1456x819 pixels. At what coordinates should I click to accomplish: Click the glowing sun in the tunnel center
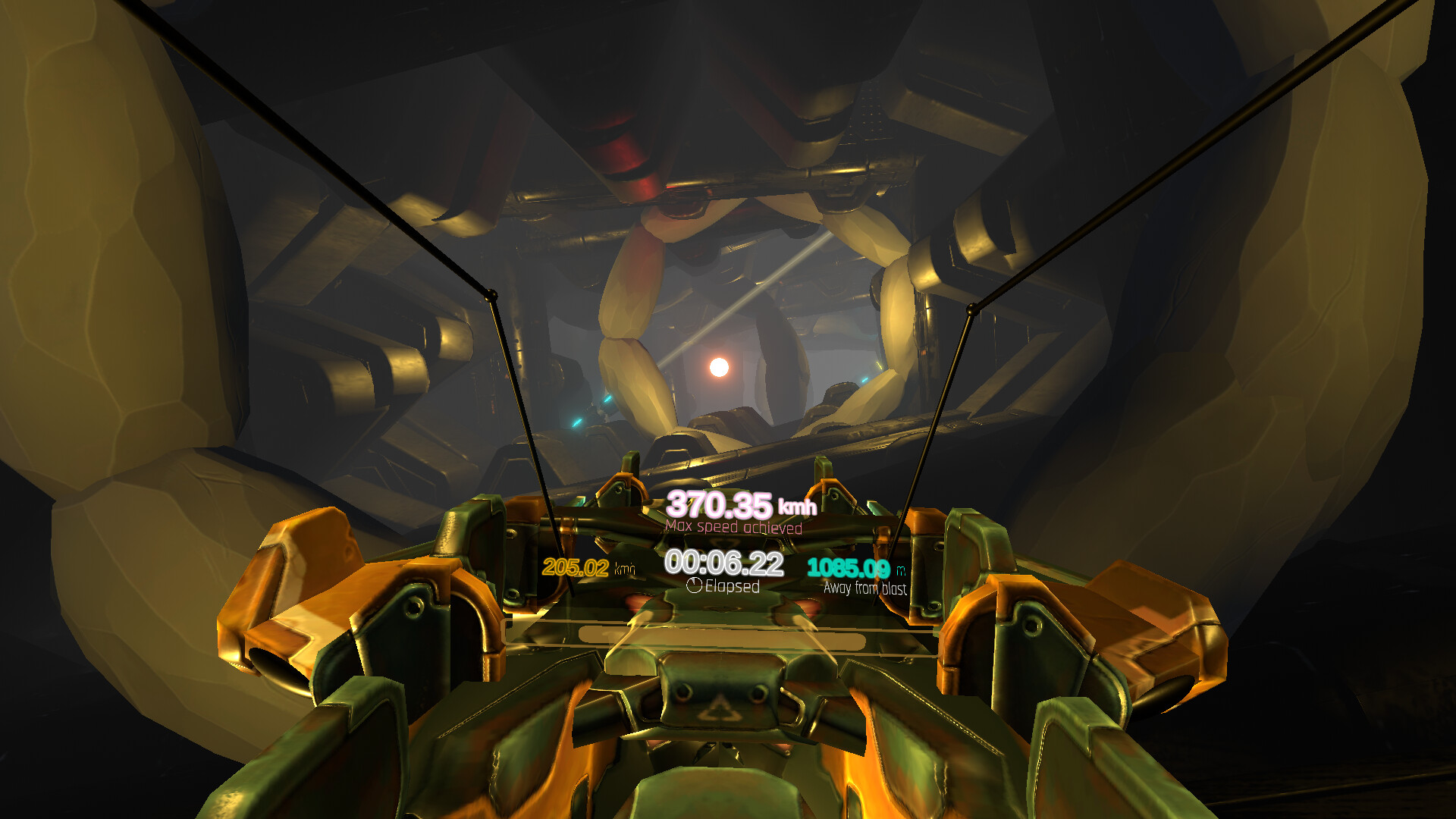(x=719, y=366)
